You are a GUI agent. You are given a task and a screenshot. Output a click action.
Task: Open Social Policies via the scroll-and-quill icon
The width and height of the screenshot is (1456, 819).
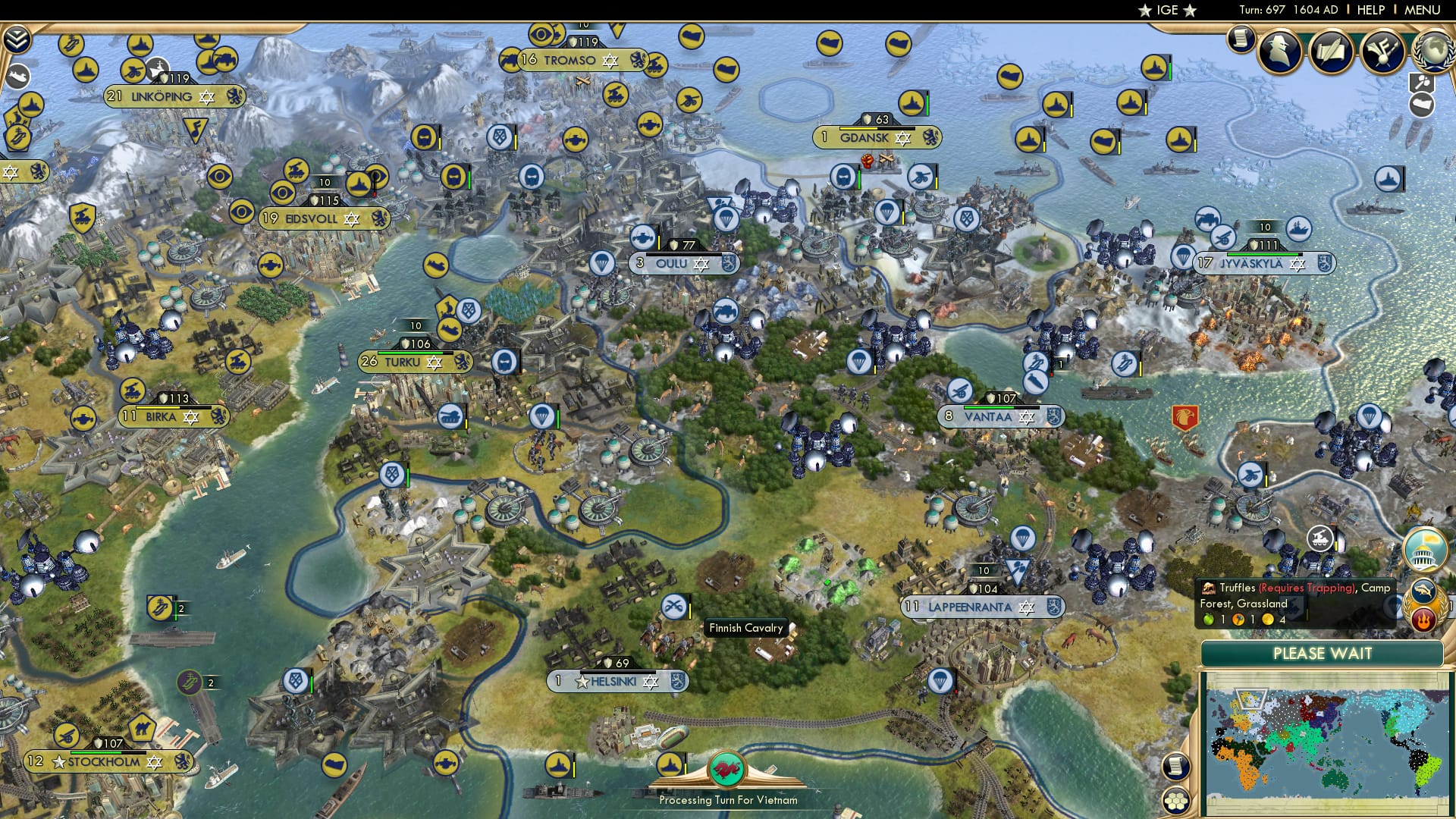[1331, 51]
